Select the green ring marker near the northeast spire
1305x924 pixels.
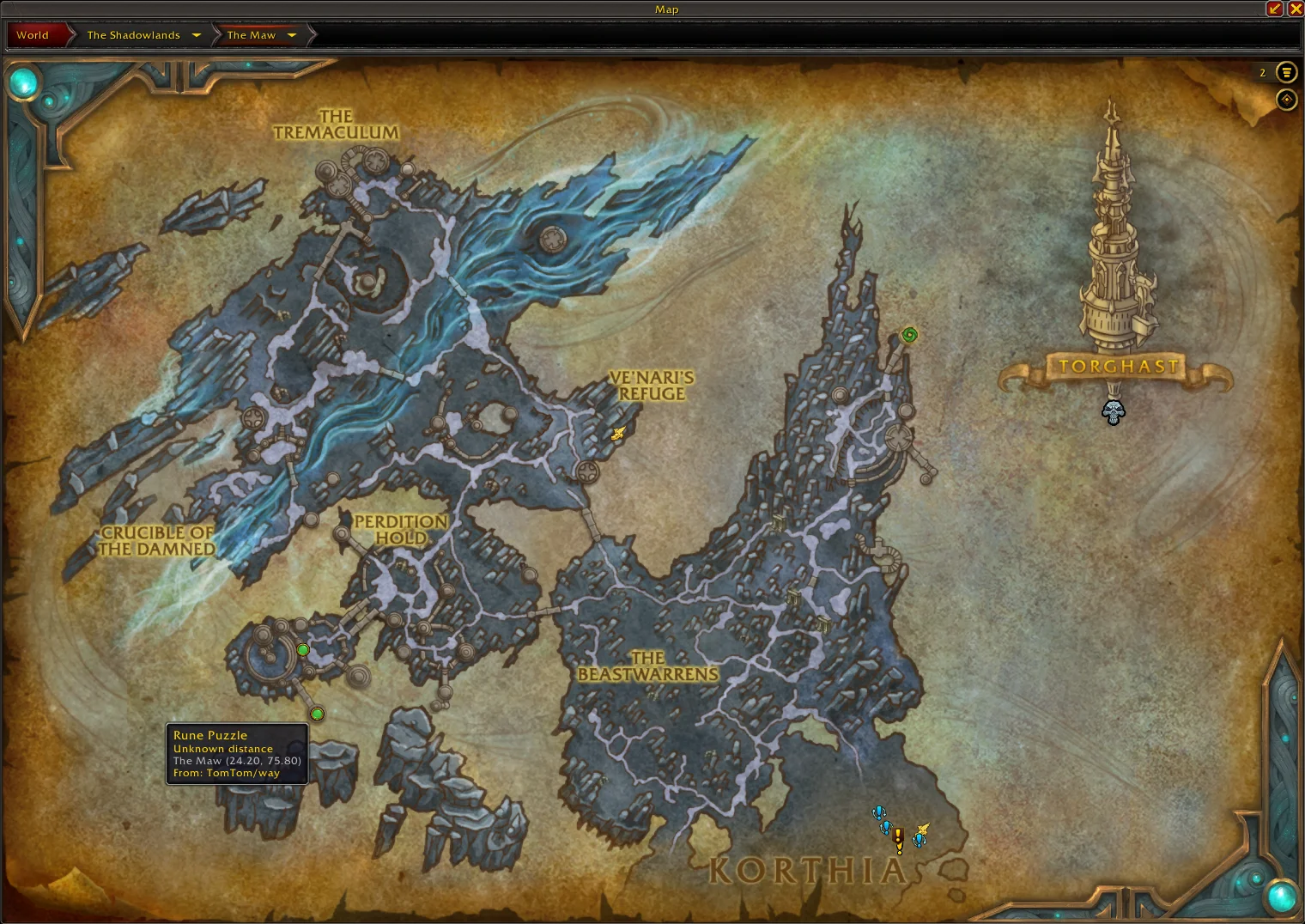point(909,335)
